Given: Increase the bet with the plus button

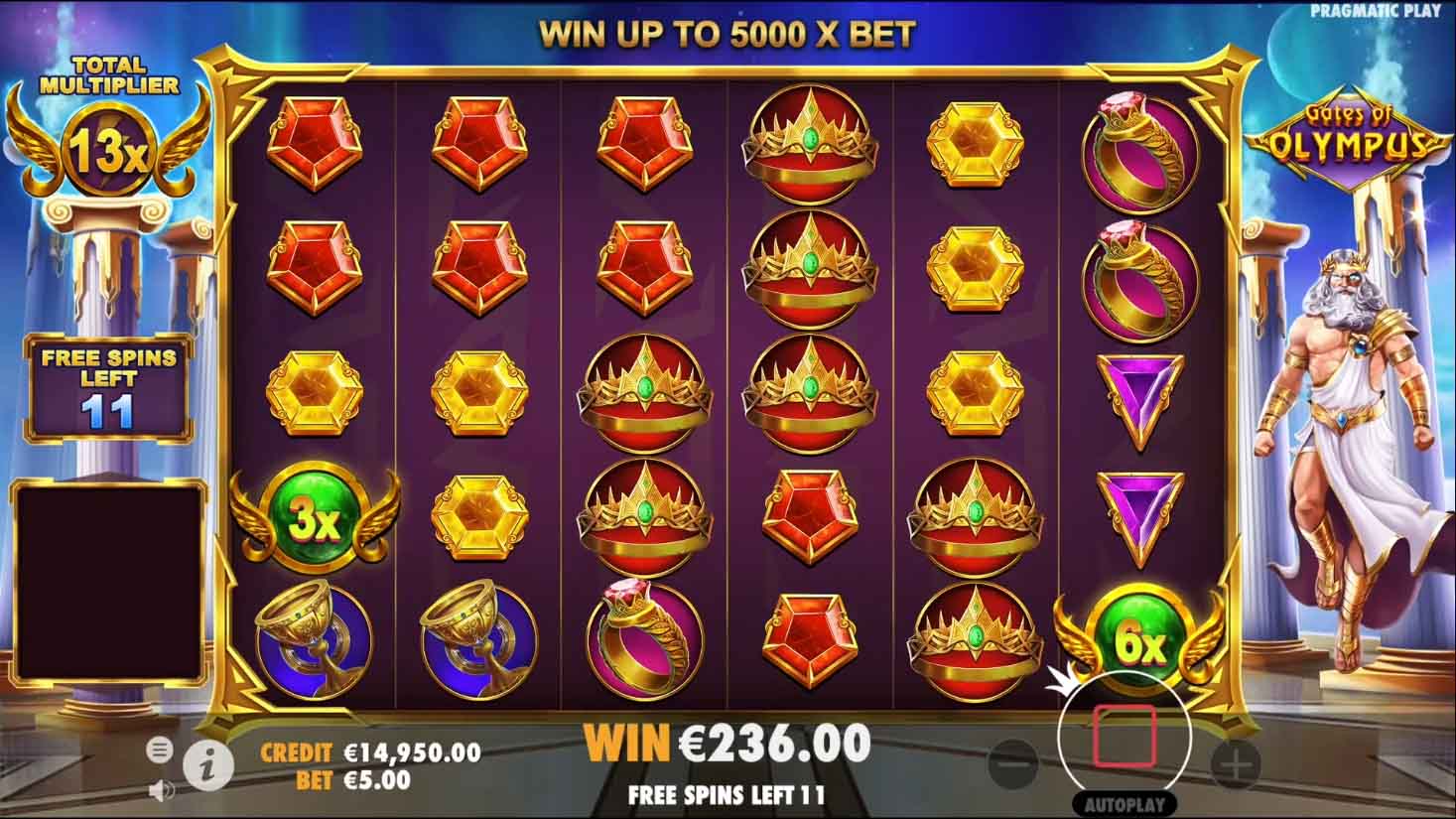Looking at the screenshot, I should 1236,764.
